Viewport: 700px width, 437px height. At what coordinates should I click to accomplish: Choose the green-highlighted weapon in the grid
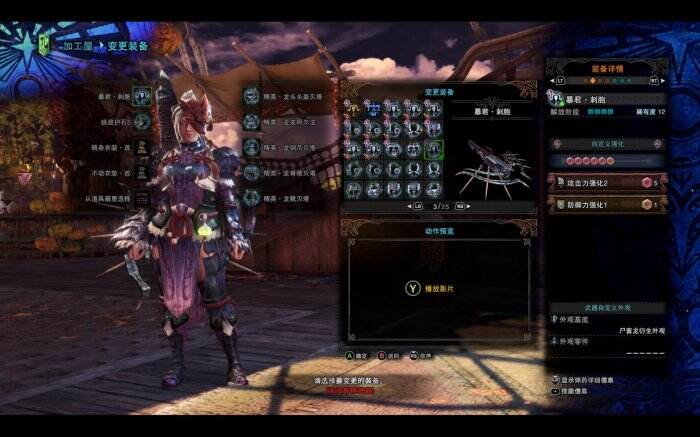[x=433, y=150]
